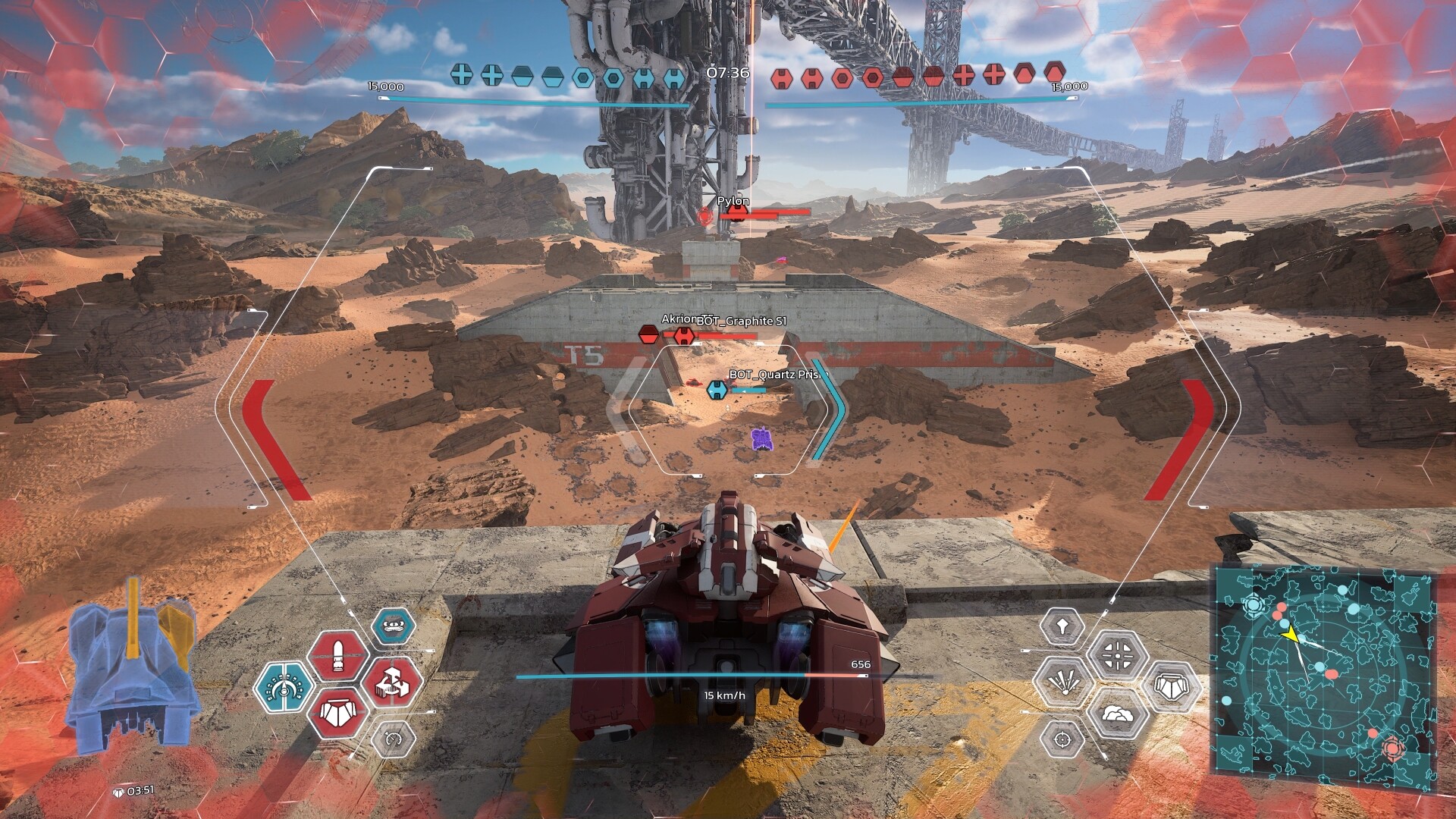
Task: Click the target lock hexagon icon
Action: coord(1062,741)
